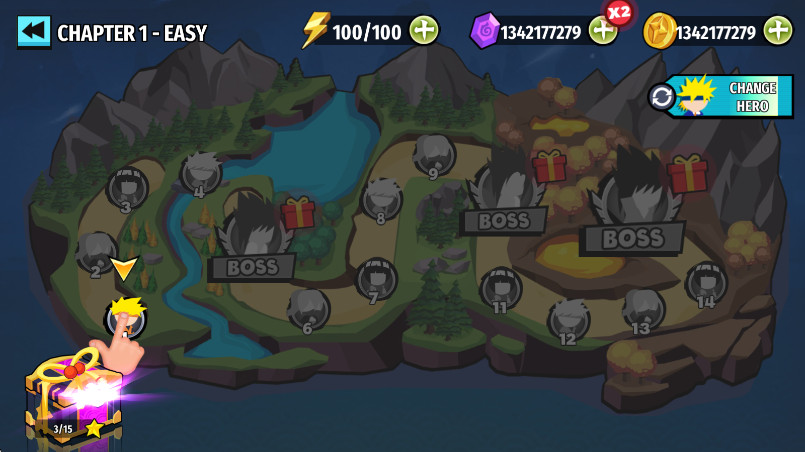The image size is (805, 452).
Task: Add more energy with the plus button
Action: (424, 30)
